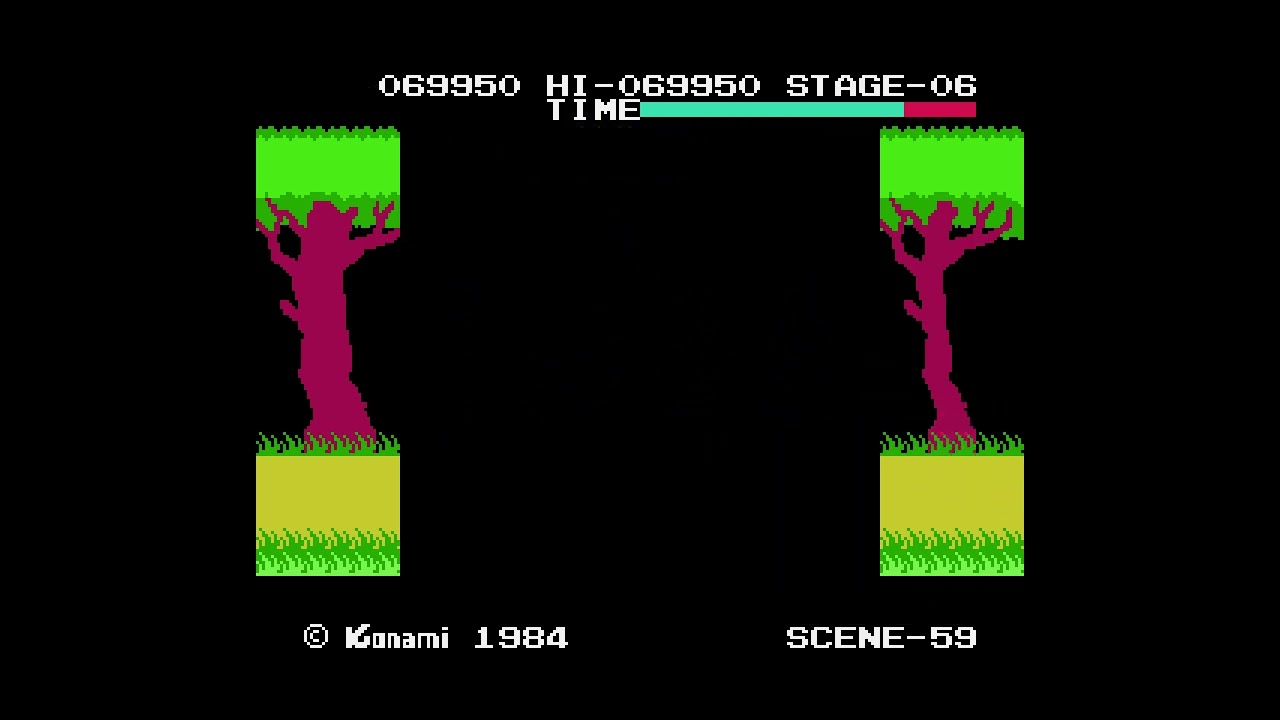Select the 069950 current score display
Image resolution: width=1280 pixels, height=720 pixels.
450,86
